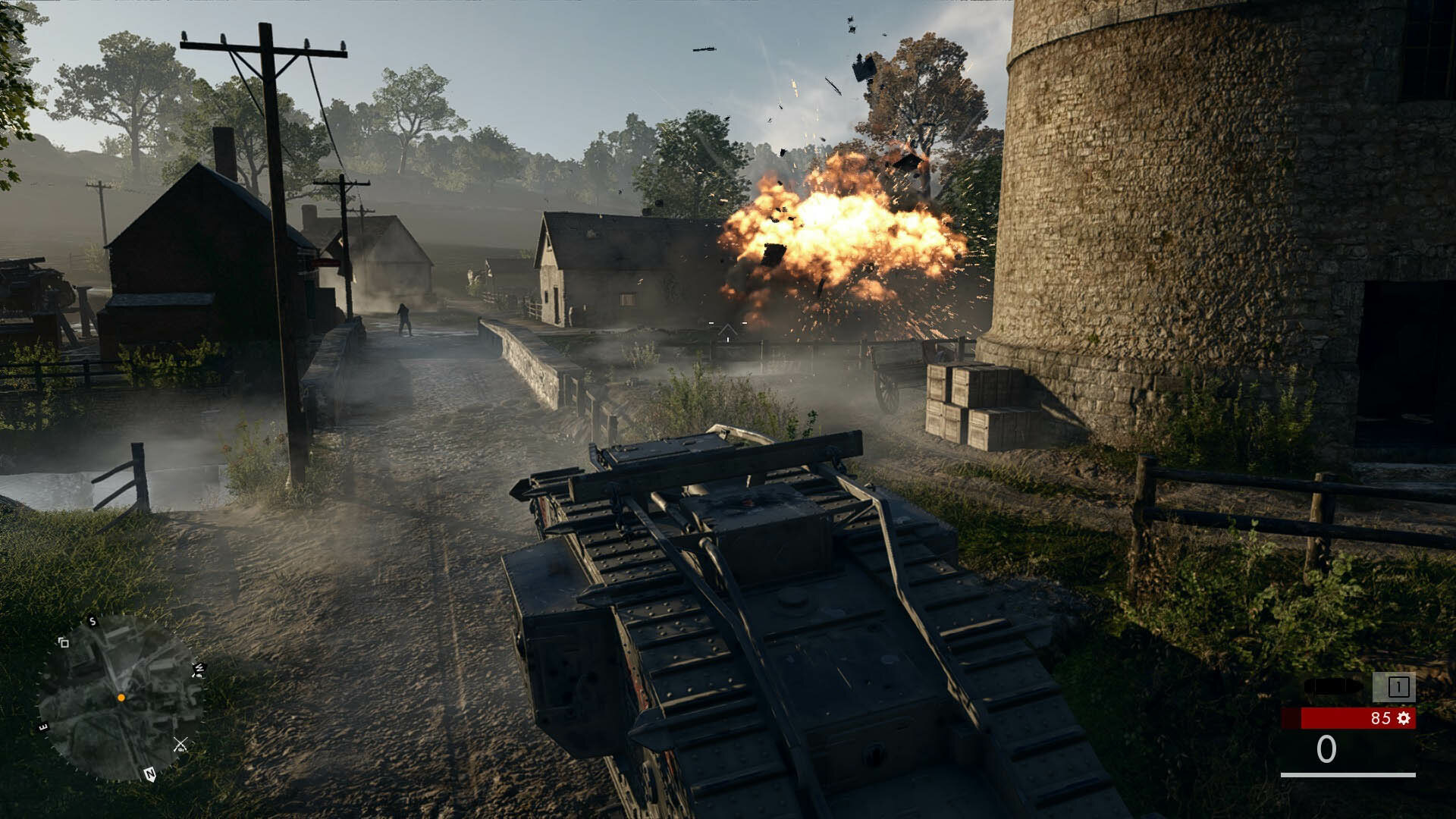Click the circular minimap
This screenshot has height=819, width=1456.
(120, 698)
